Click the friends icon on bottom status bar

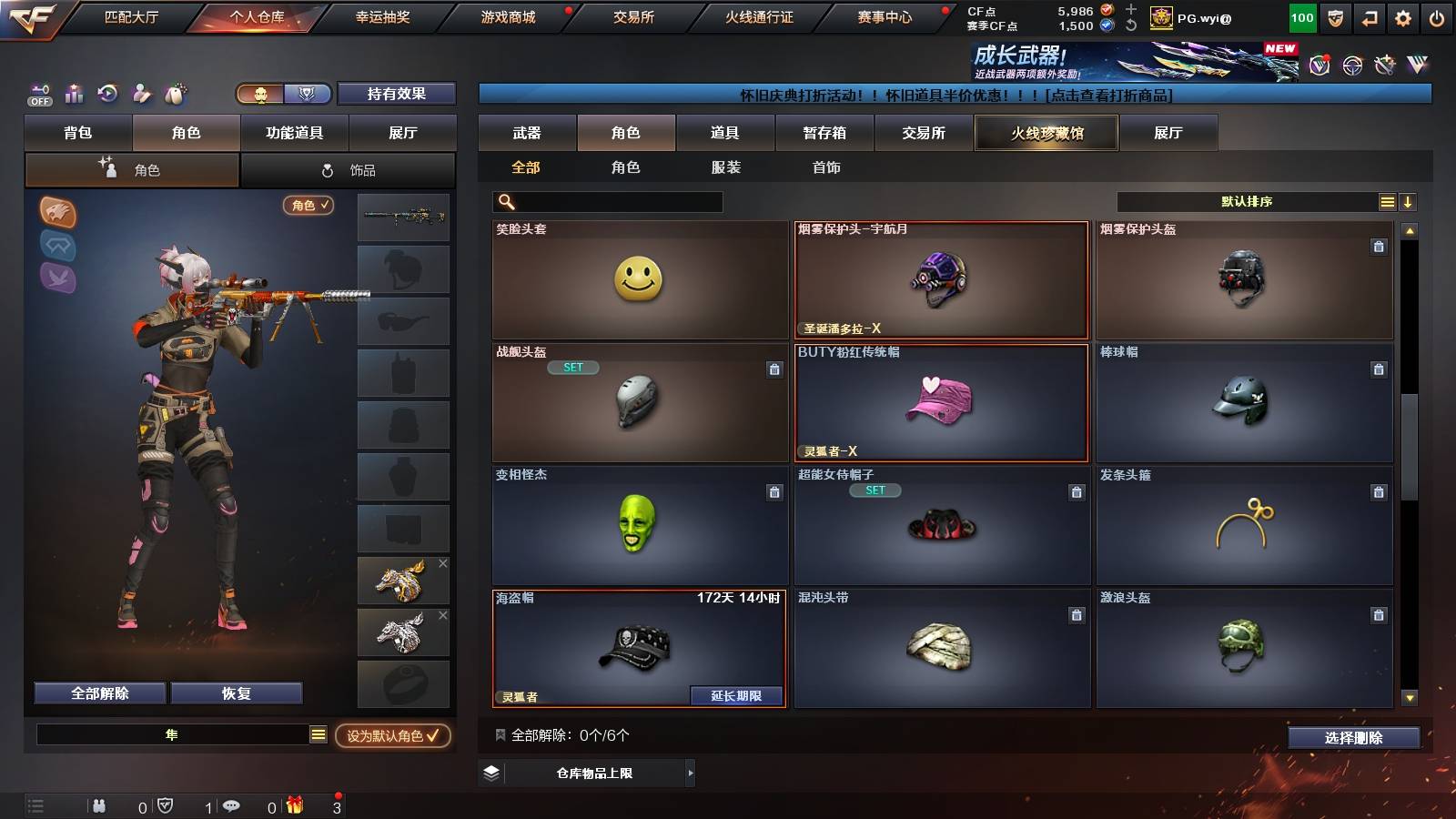(x=98, y=805)
